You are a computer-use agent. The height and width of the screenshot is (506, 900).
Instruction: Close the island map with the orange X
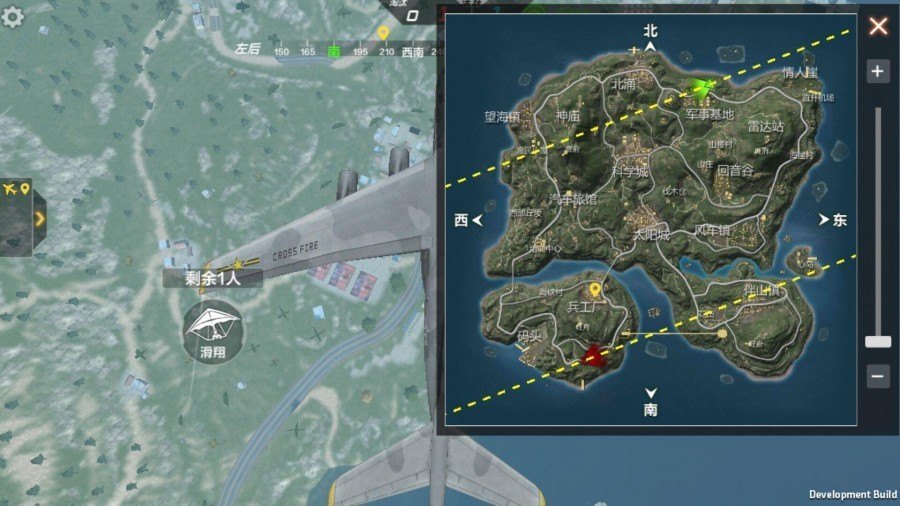click(x=878, y=26)
